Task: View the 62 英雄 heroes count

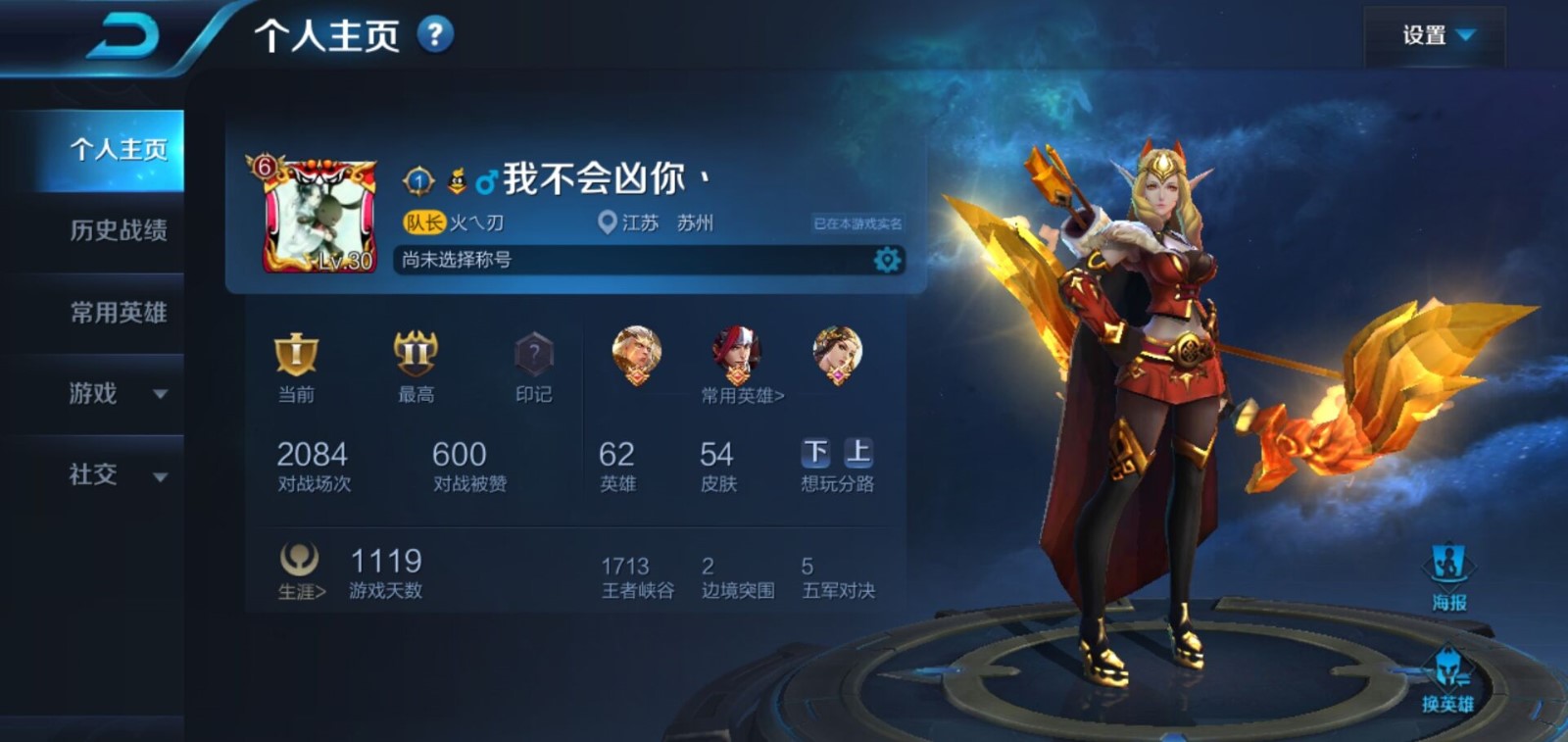Action: click(x=617, y=466)
